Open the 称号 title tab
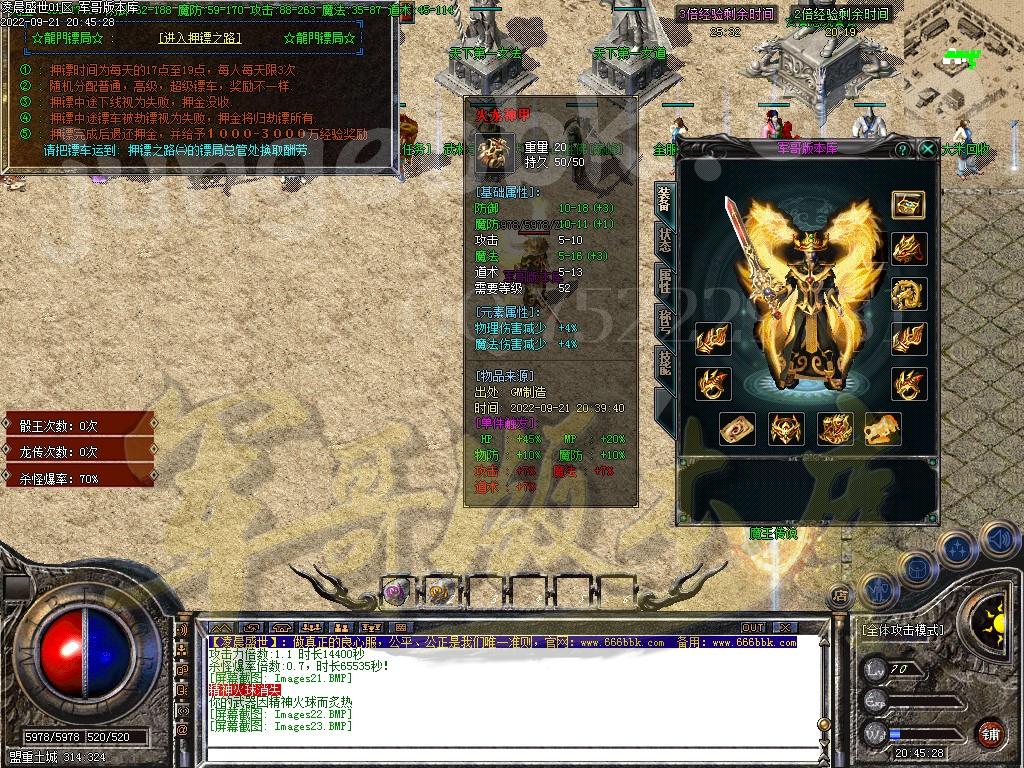Image resolution: width=1024 pixels, height=768 pixels. tap(664, 322)
